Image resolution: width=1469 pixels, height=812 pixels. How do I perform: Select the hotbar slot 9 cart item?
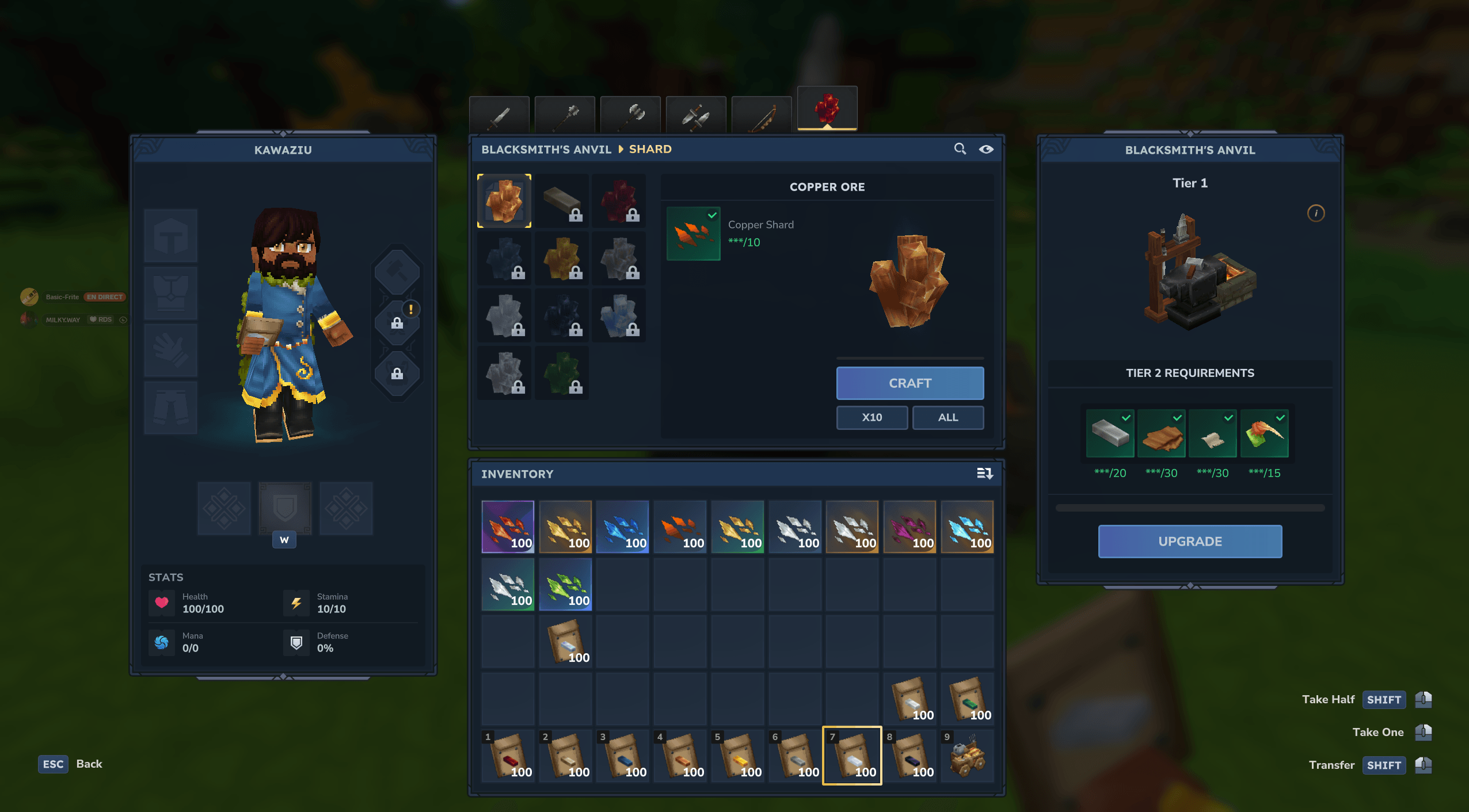coord(967,756)
